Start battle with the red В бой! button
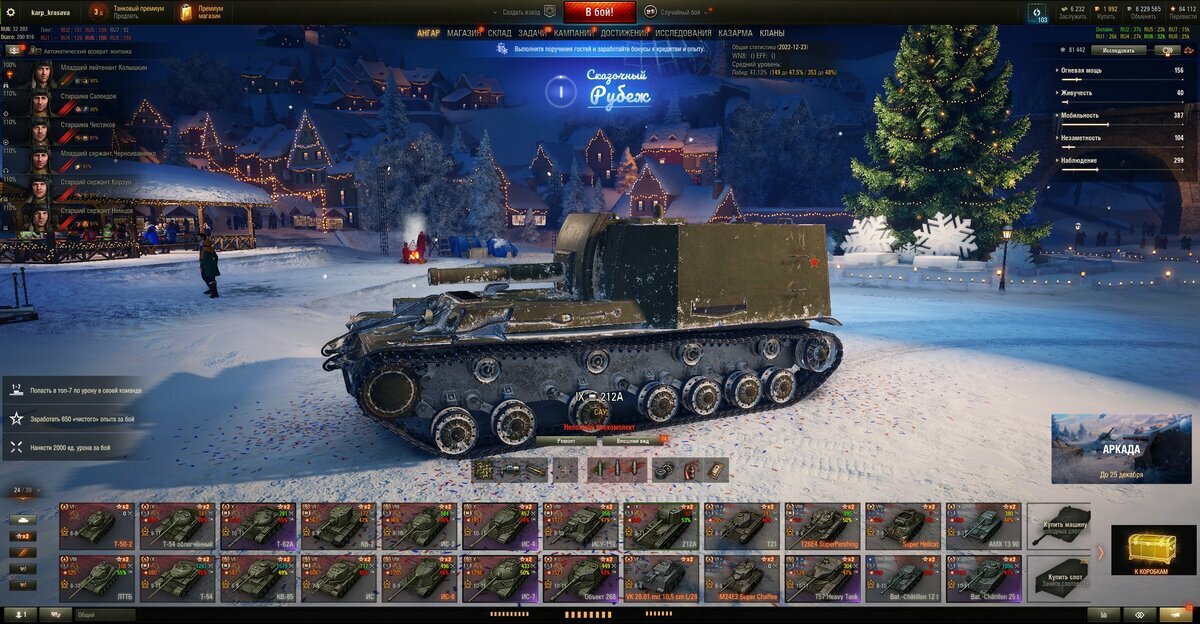Viewport: 1200px width, 624px height. [x=599, y=12]
